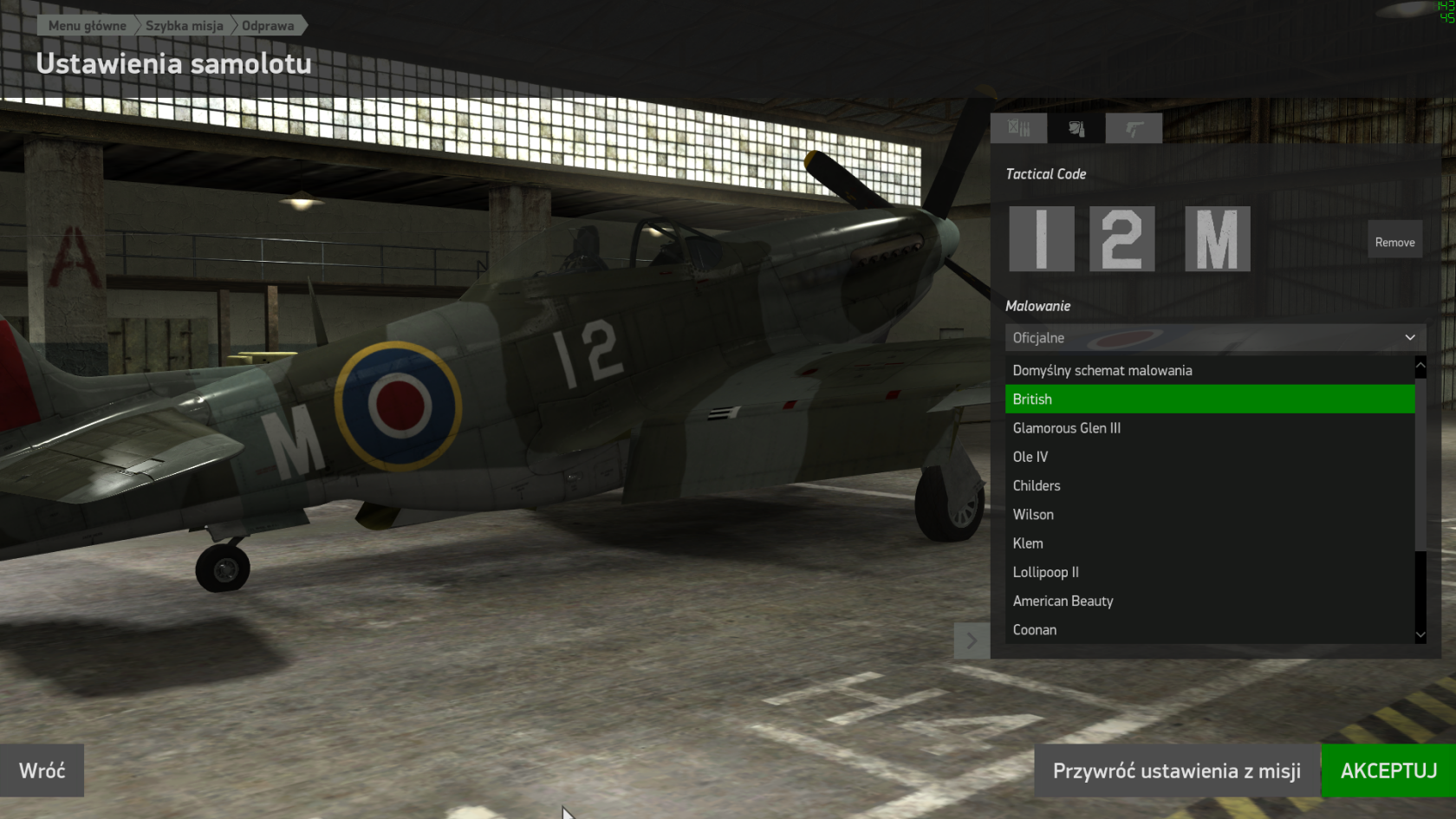Image resolution: width=1456 pixels, height=819 pixels.
Task: Remove the tactical code
Action: point(1394,243)
